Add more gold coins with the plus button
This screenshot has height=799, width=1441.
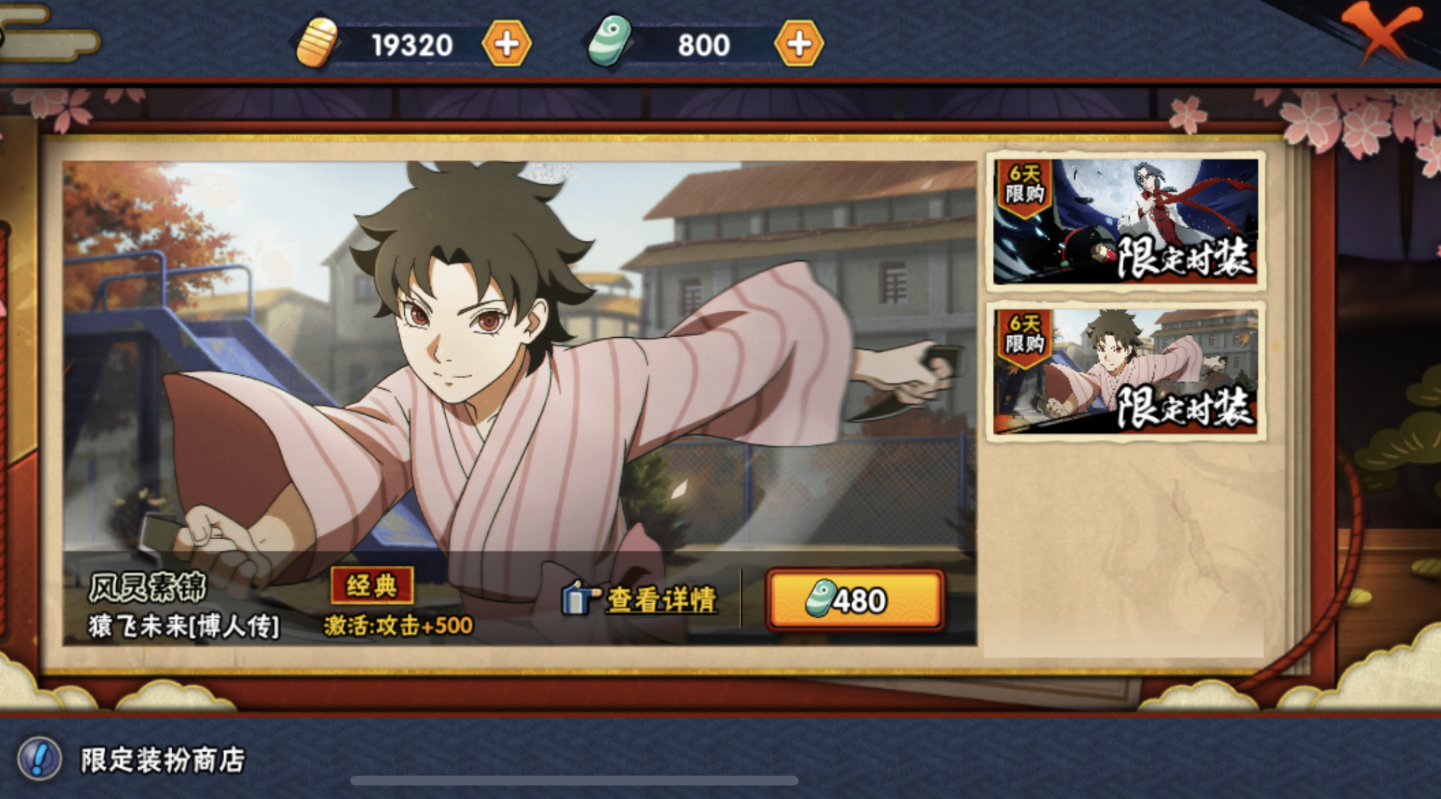[507, 44]
